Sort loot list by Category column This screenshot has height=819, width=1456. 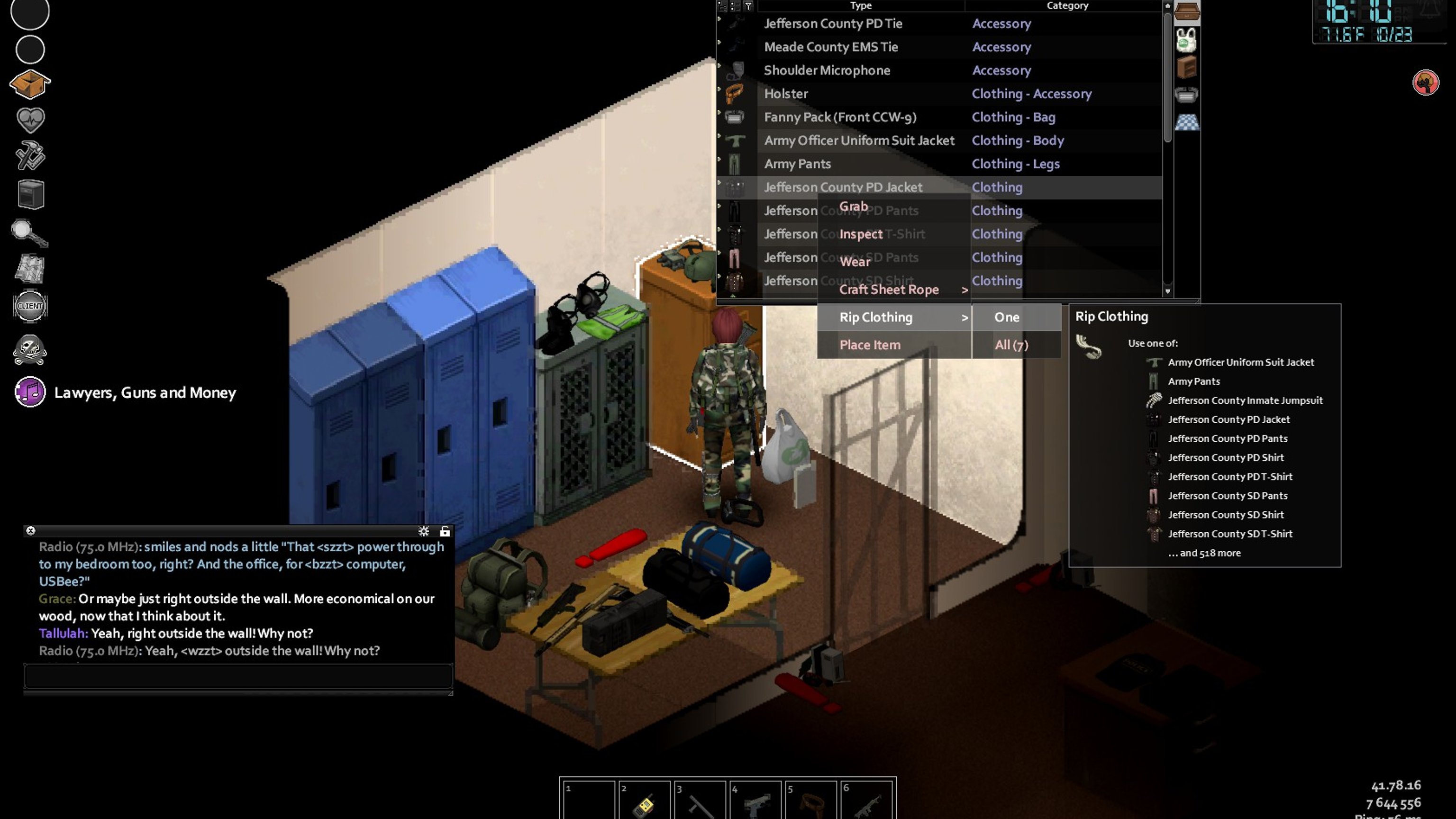1066,6
